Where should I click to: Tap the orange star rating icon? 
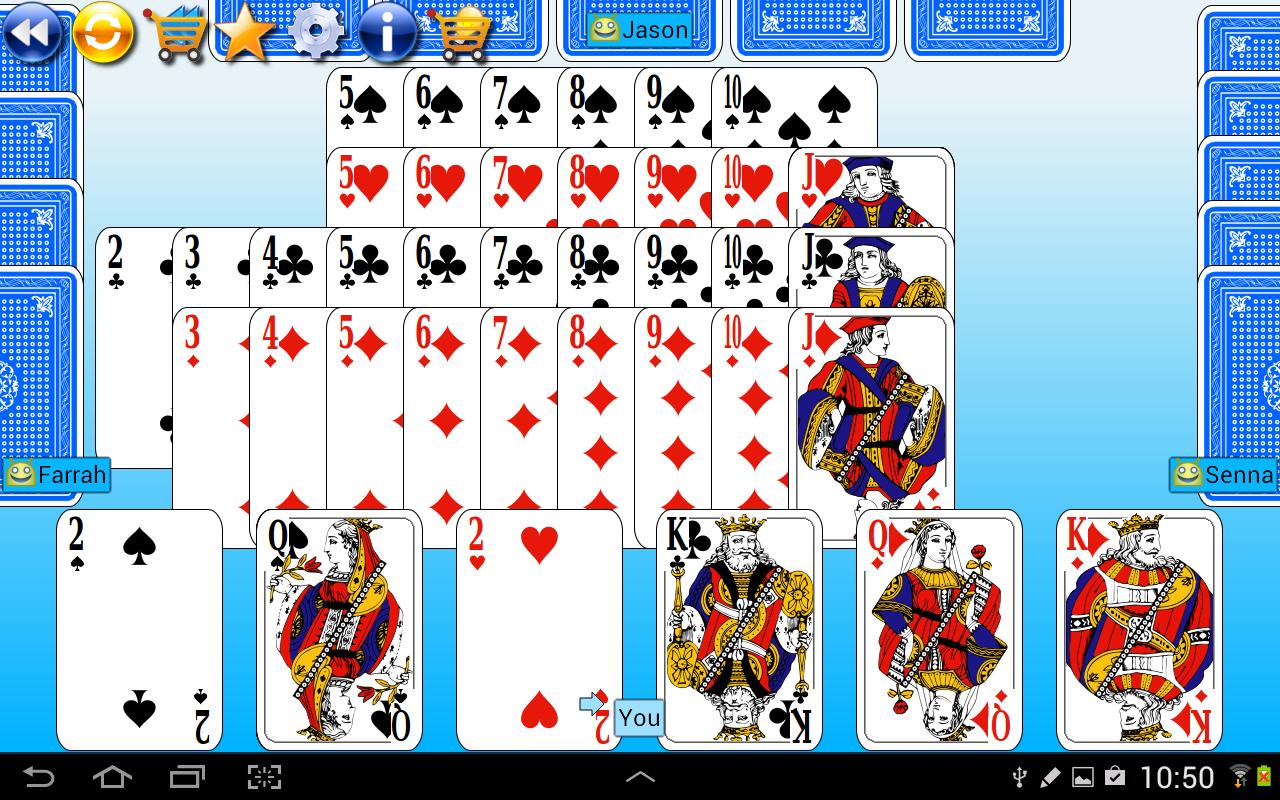(x=248, y=33)
